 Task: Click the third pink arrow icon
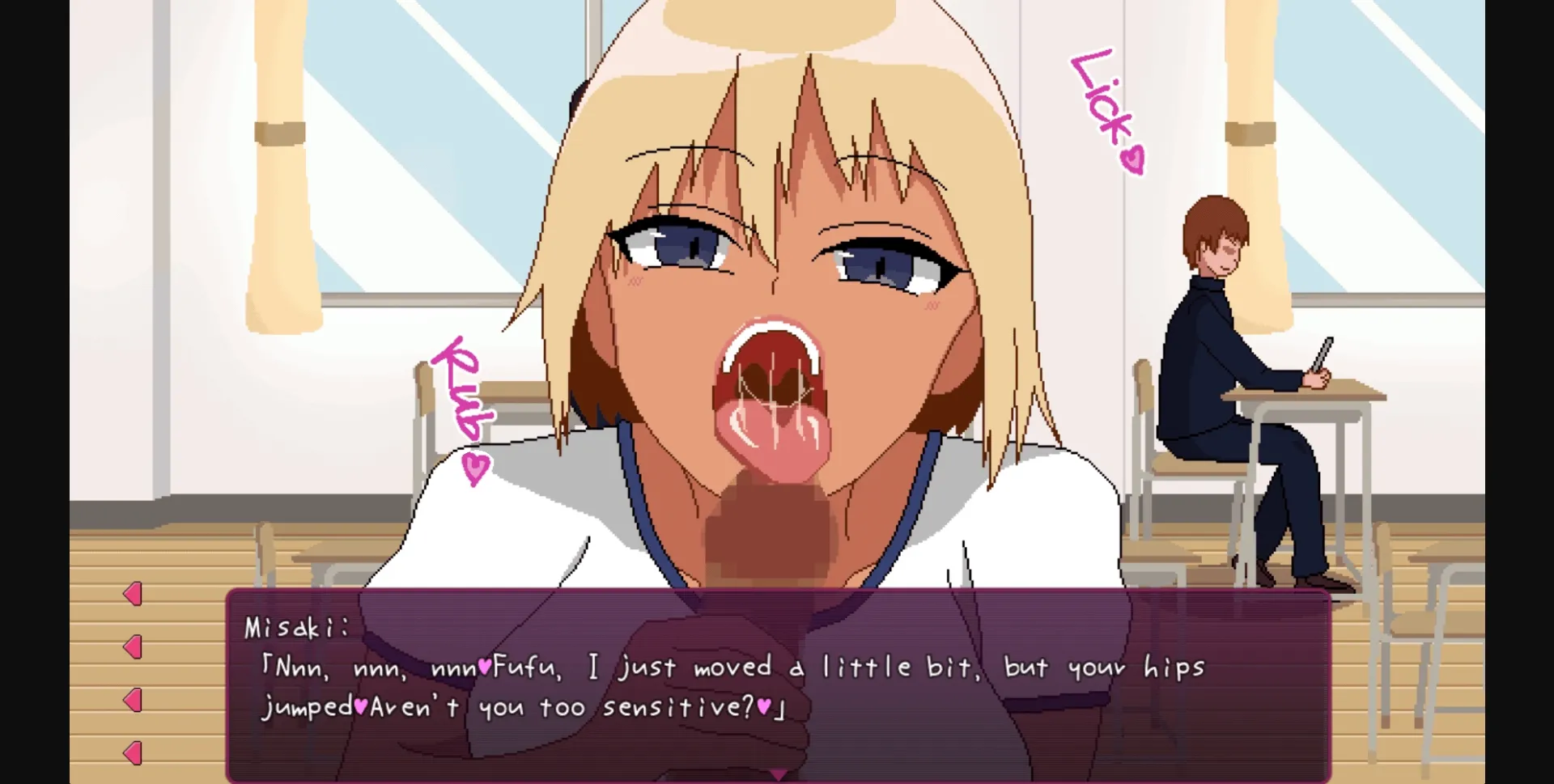[132, 699]
